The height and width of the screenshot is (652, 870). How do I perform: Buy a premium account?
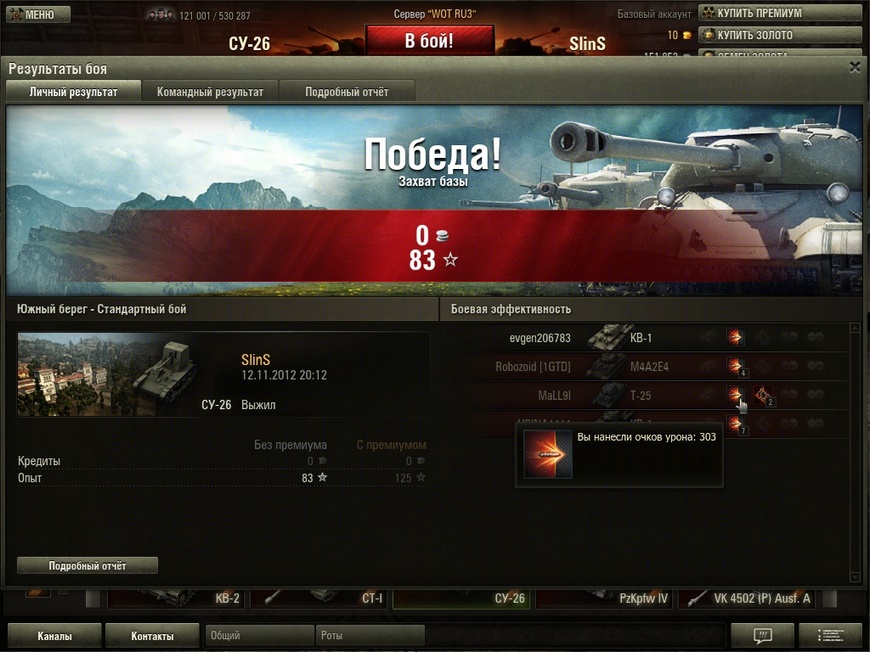point(779,13)
